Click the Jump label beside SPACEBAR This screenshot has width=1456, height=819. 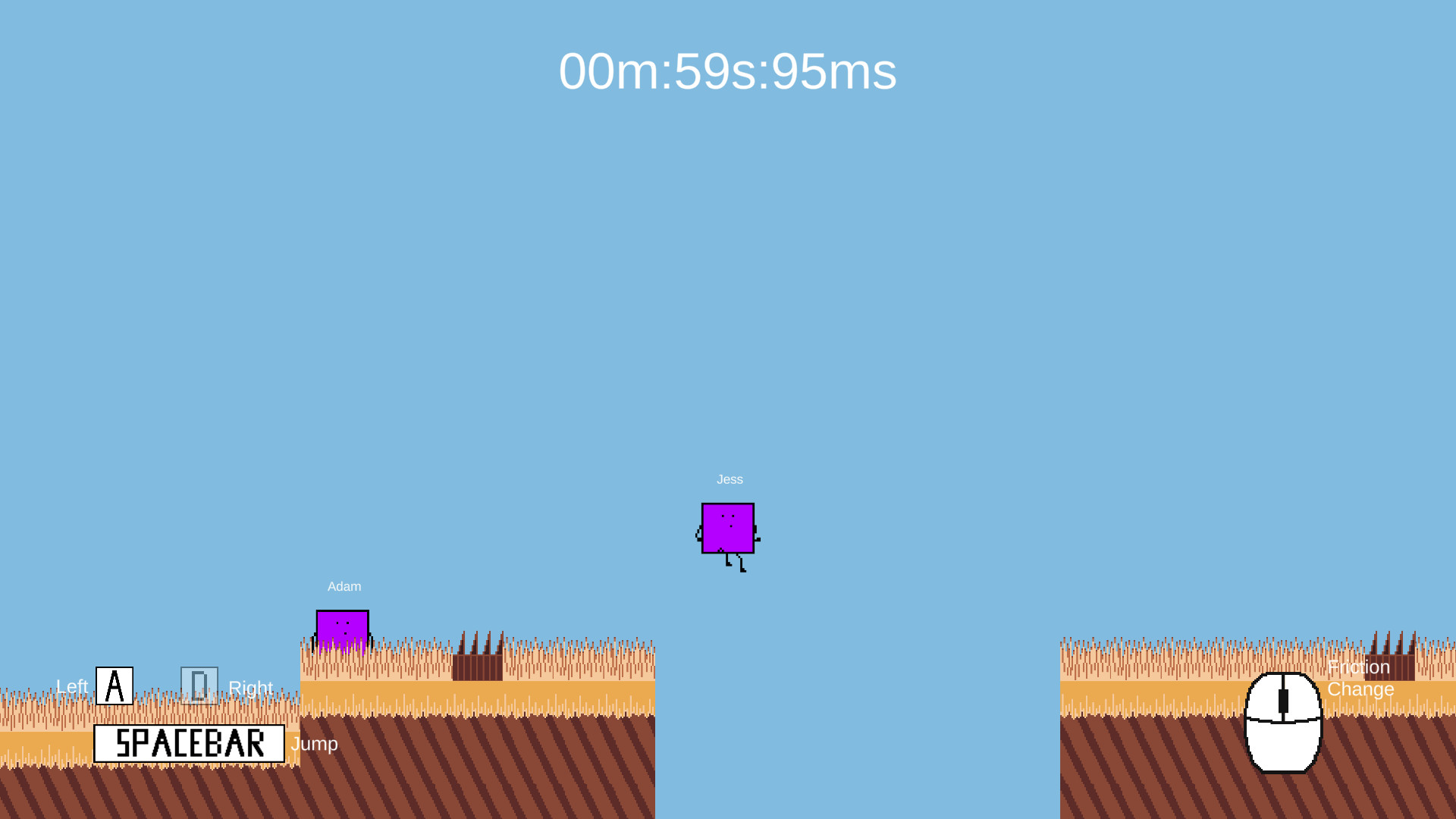tap(315, 744)
